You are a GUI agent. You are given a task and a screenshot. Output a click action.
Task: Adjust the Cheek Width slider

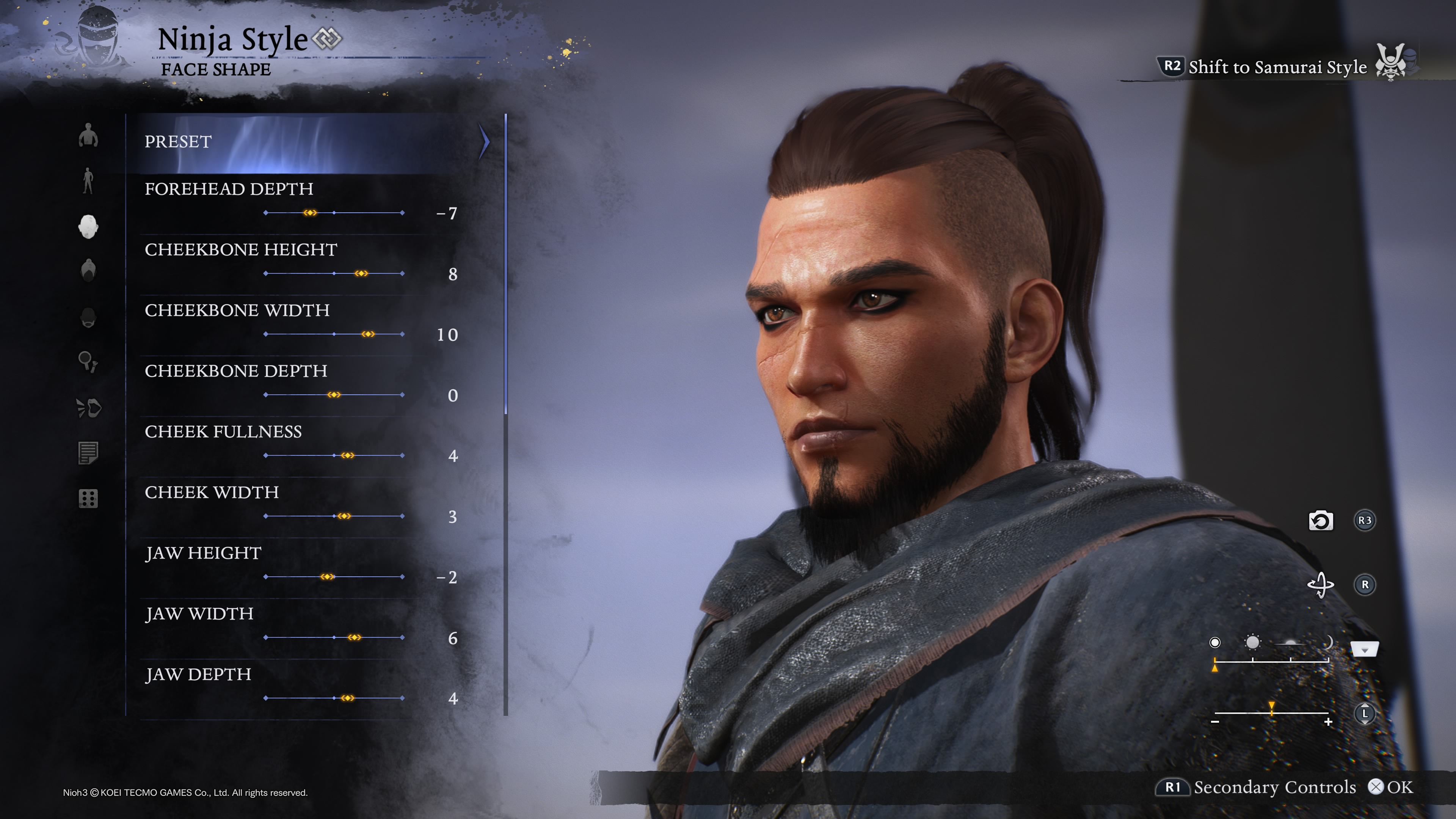[344, 516]
